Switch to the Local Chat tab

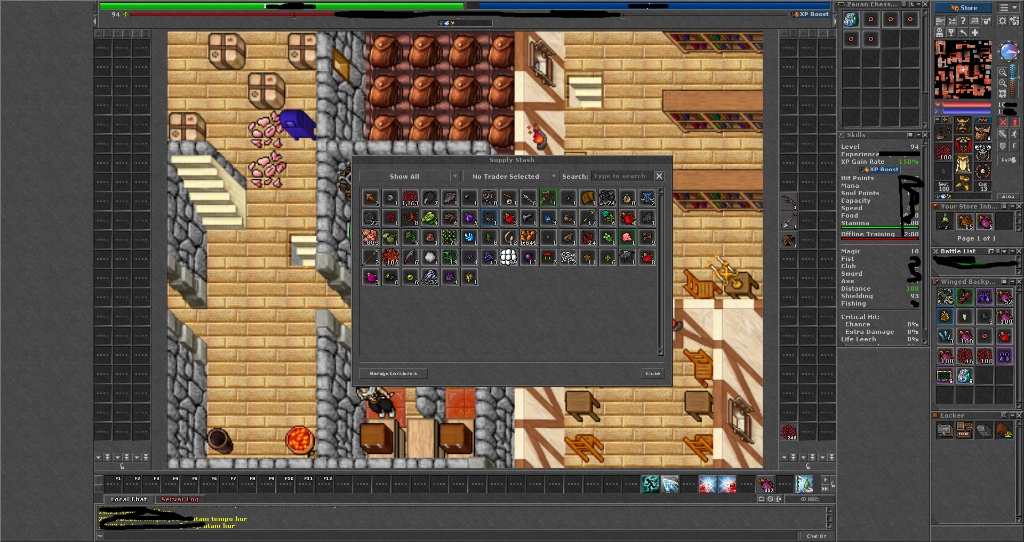click(x=127, y=498)
